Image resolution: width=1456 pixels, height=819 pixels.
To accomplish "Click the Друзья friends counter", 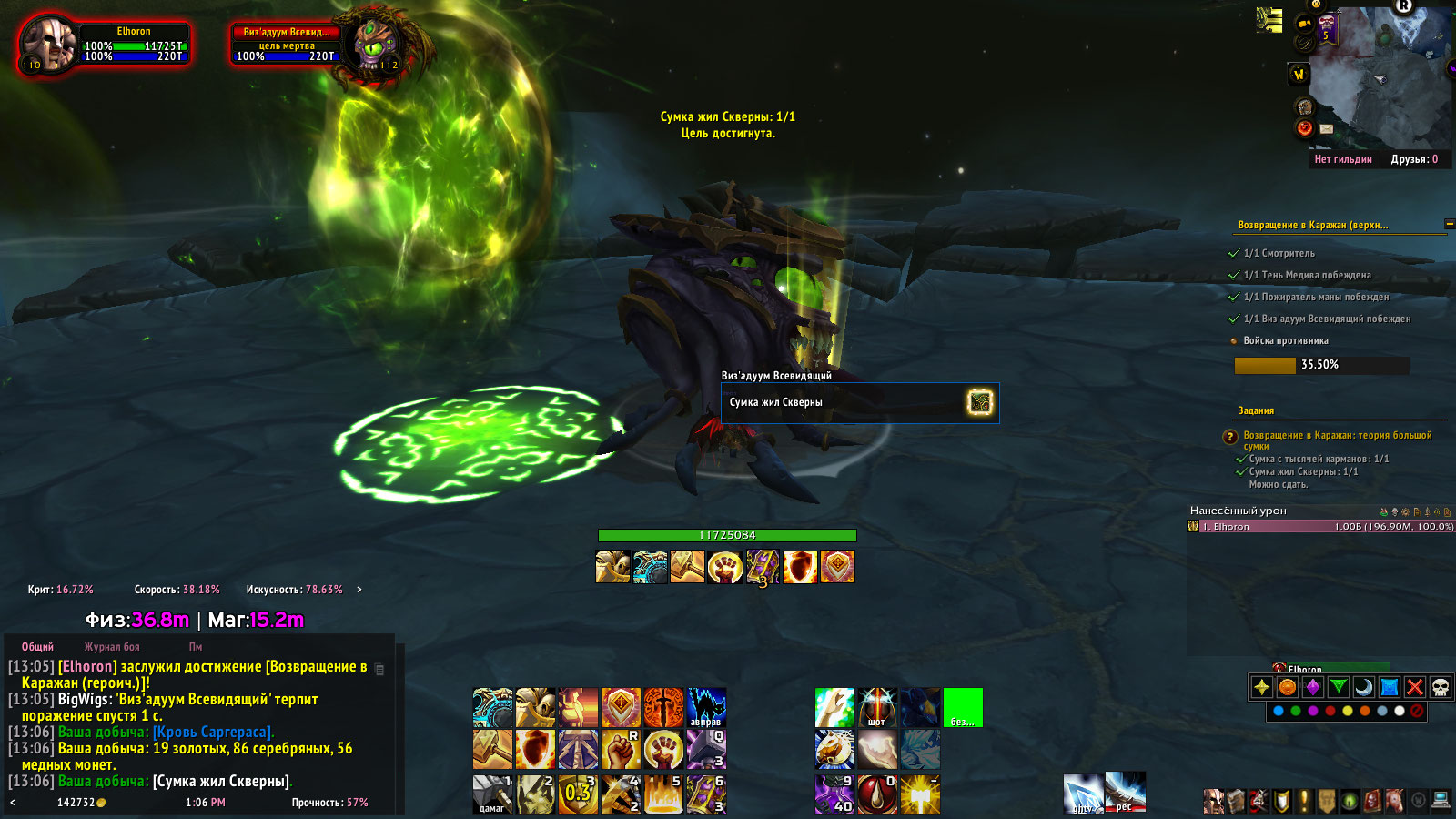I will click(x=1414, y=159).
